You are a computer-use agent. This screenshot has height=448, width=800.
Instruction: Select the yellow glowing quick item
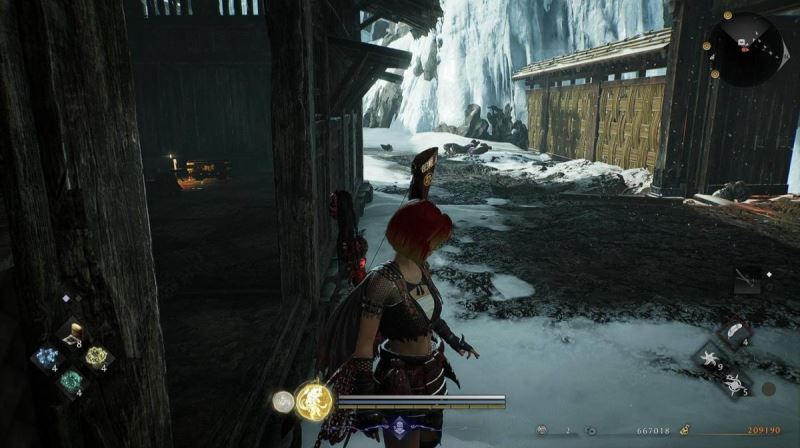tap(96, 357)
